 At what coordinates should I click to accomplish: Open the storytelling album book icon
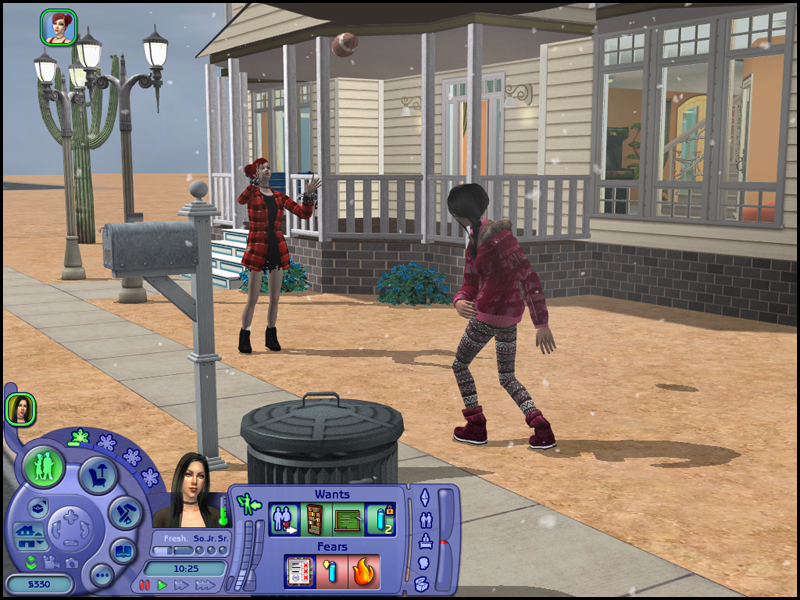click(x=123, y=551)
